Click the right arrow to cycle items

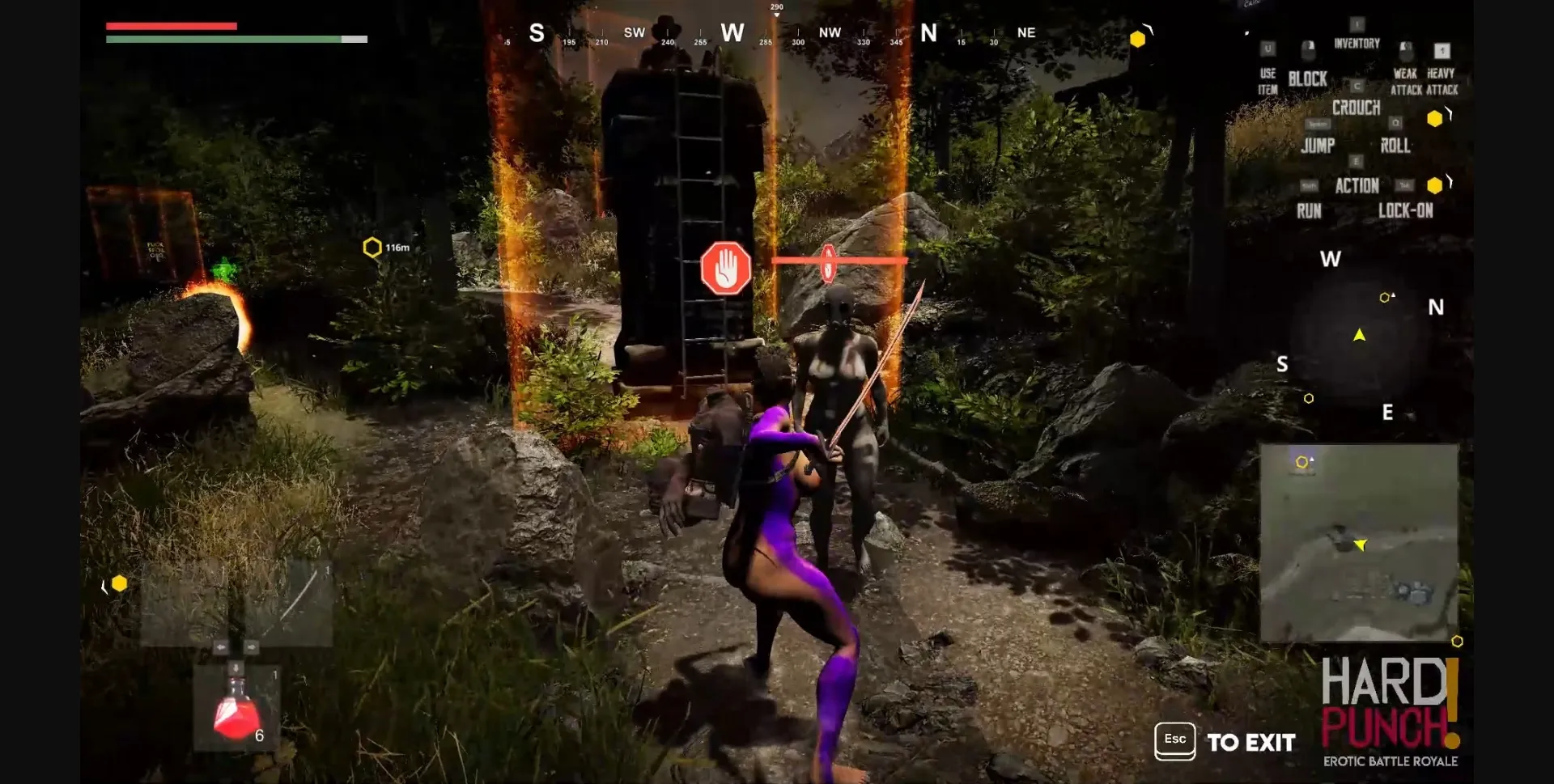[252, 646]
